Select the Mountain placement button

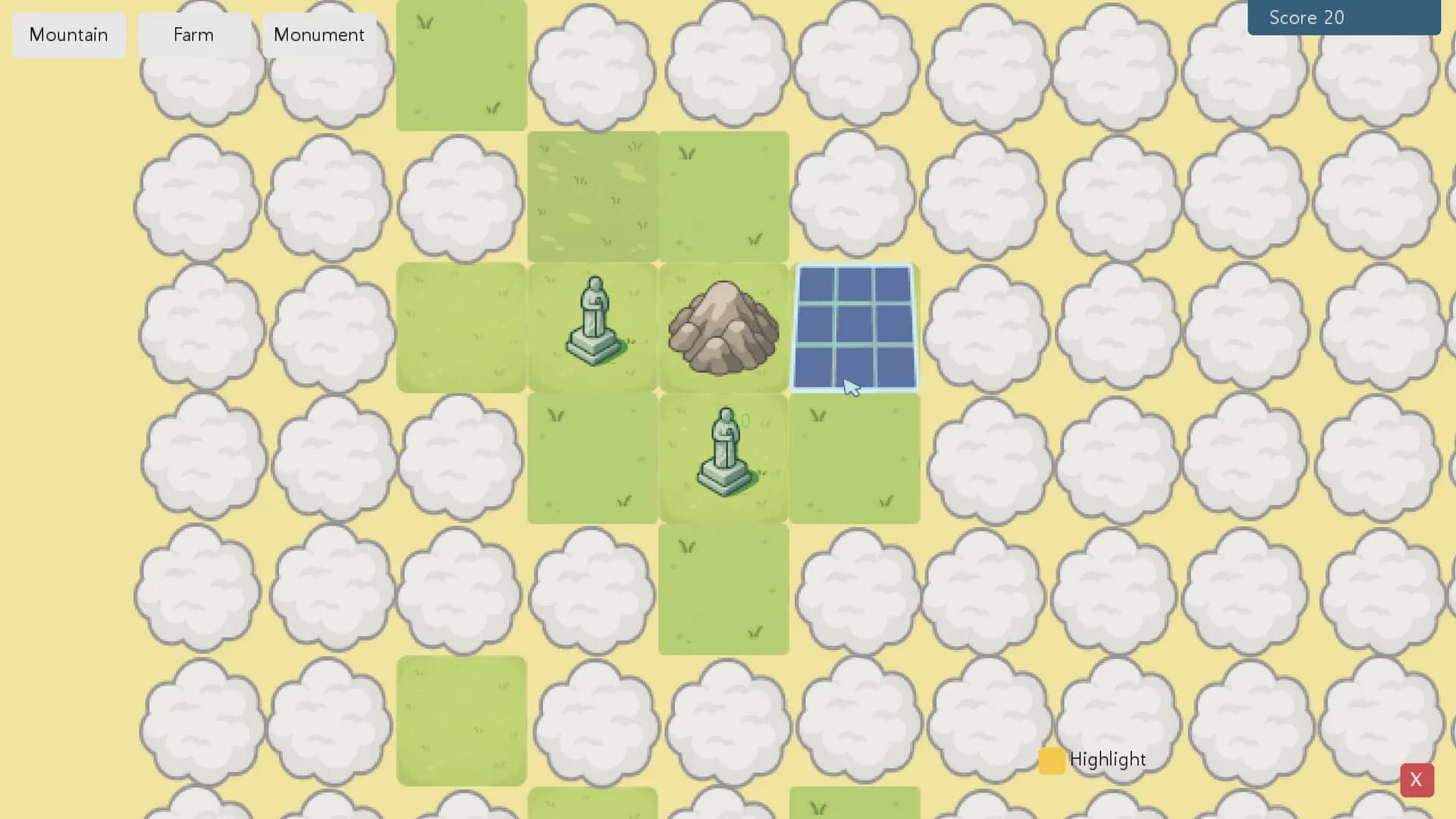[67, 35]
